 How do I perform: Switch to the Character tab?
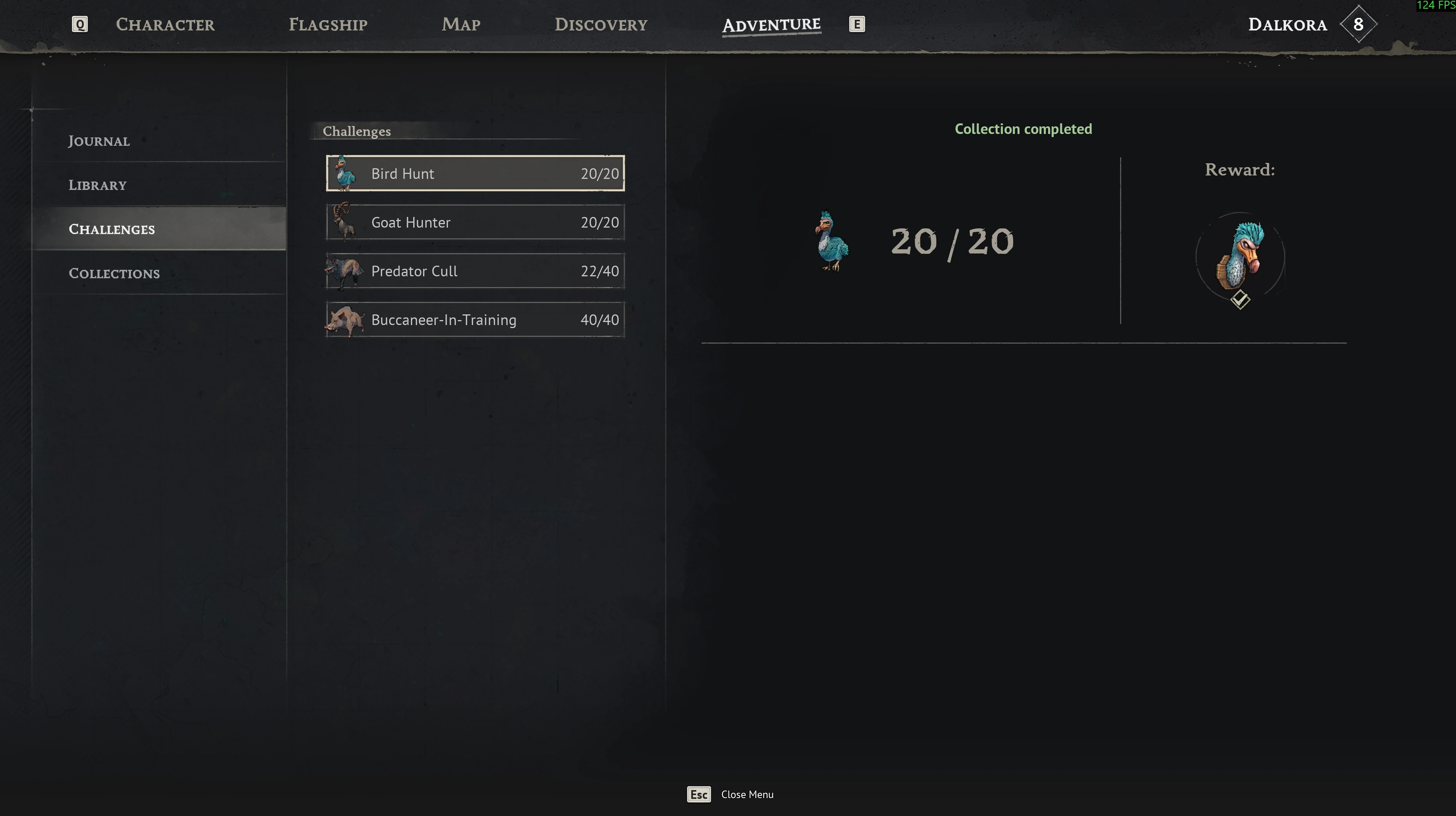pyautogui.click(x=165, y=24)
